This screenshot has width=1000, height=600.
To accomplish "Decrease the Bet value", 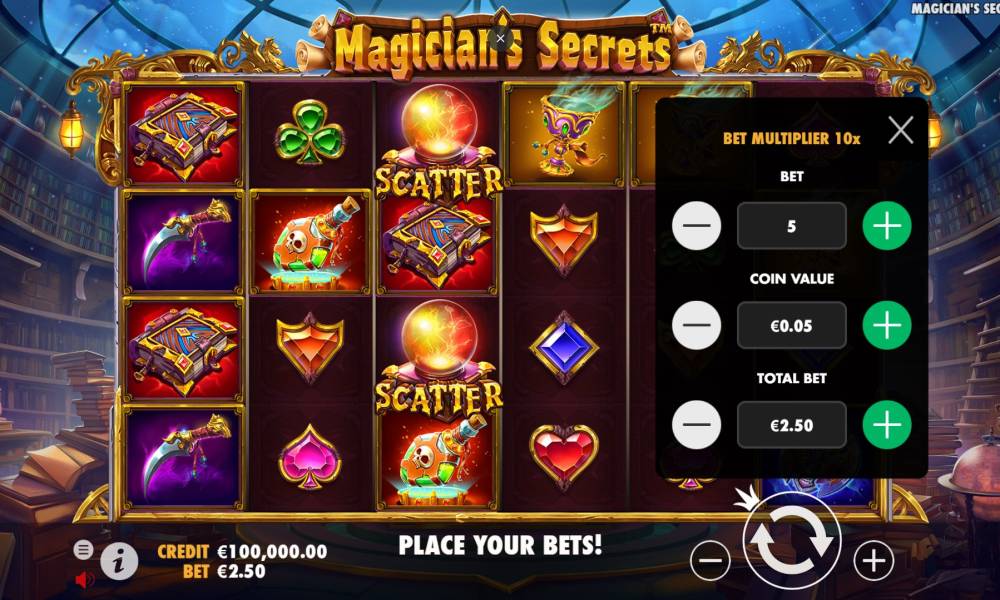I will tap(697, 226).
